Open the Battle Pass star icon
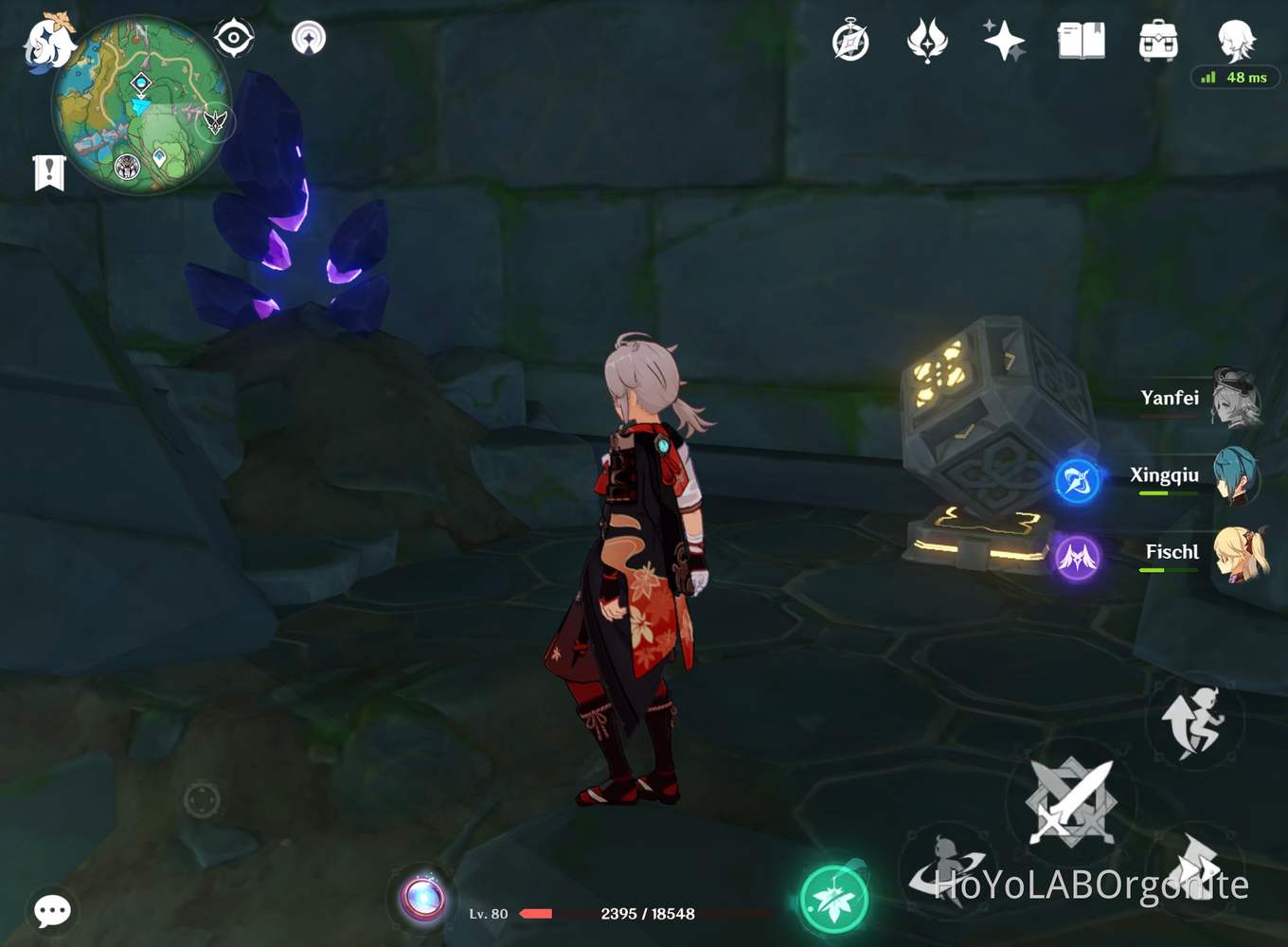1288x947 pixels. click(1002, 40)
